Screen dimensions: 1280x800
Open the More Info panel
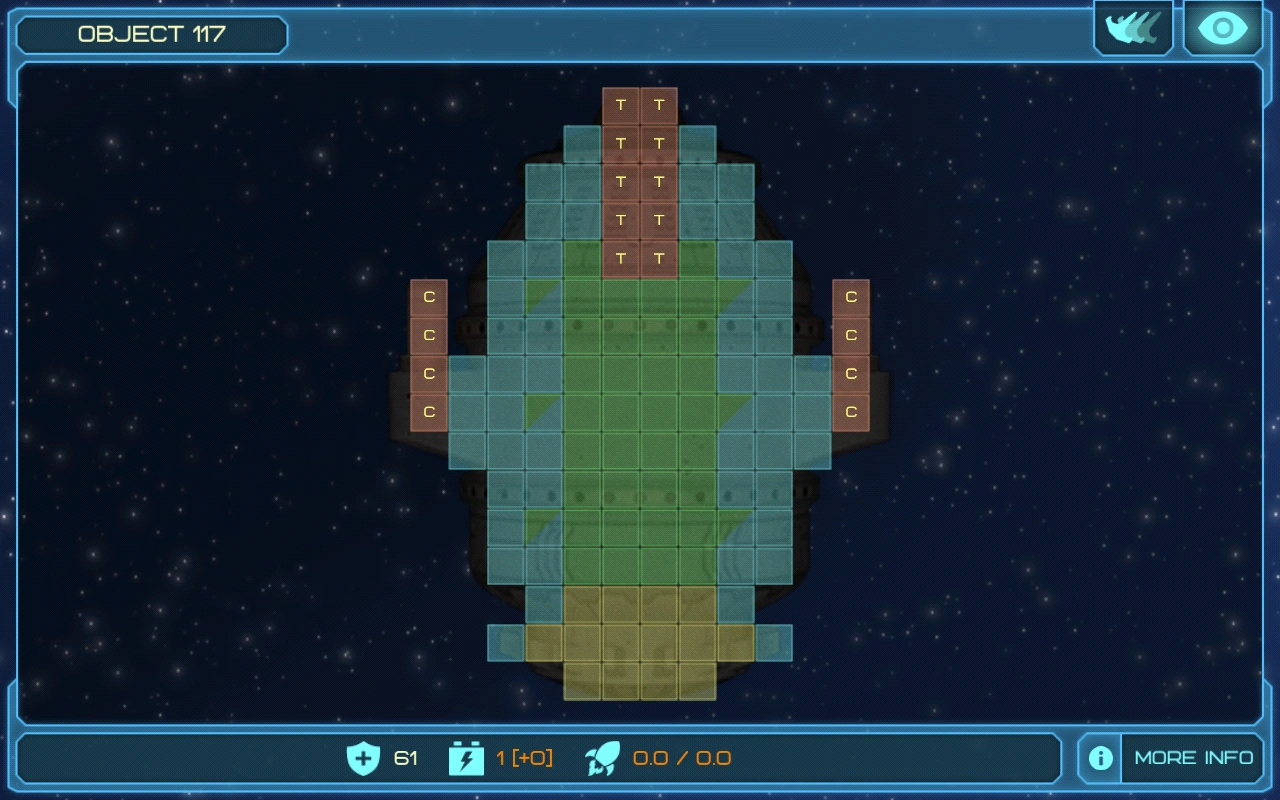(1171, 758)
